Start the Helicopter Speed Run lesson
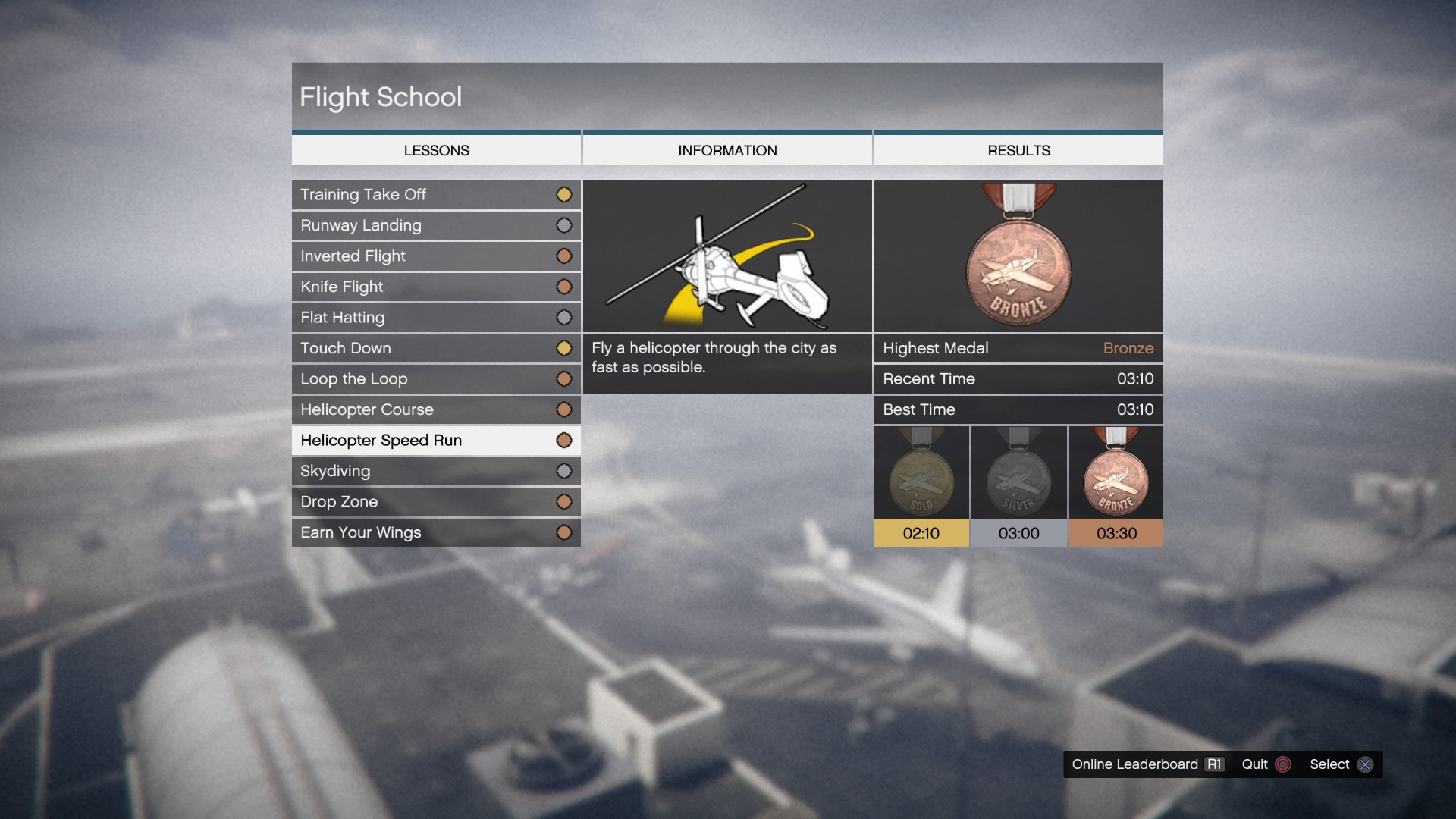The image size is (1456, 819). click(436, 441)
